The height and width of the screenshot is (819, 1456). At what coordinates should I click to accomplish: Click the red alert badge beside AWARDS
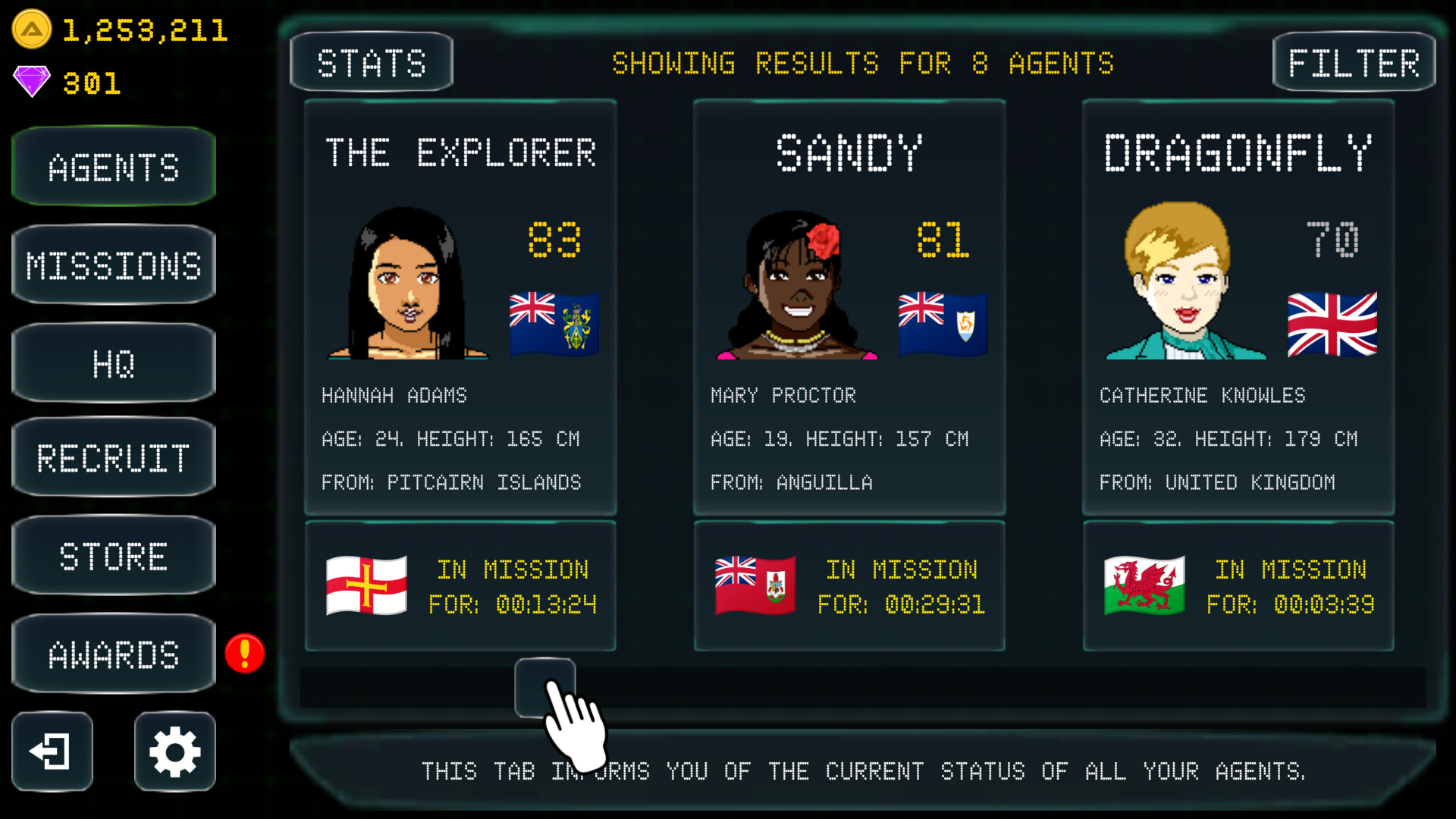[243, 653]
